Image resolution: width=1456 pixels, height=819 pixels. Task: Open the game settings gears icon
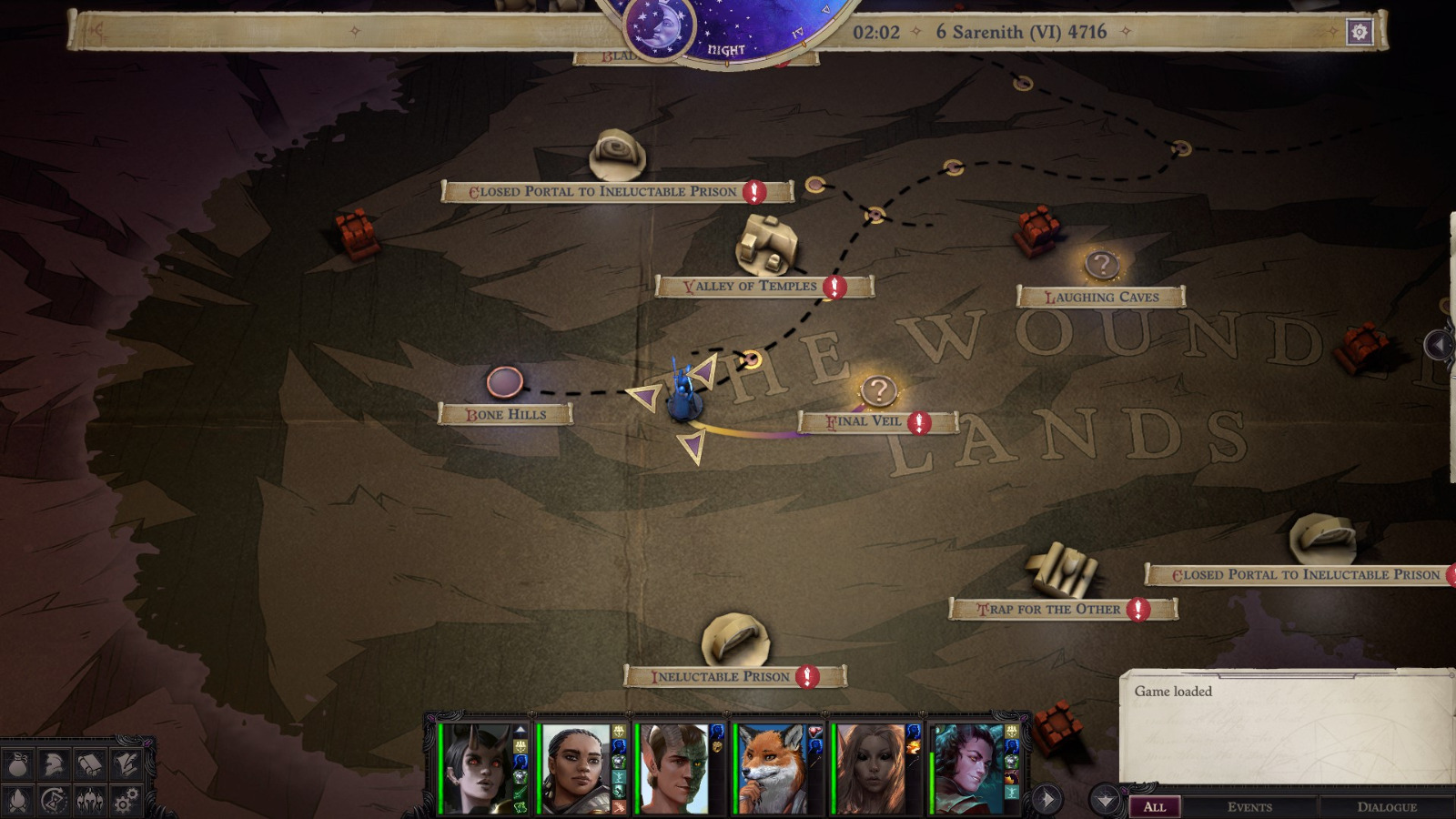124,801
